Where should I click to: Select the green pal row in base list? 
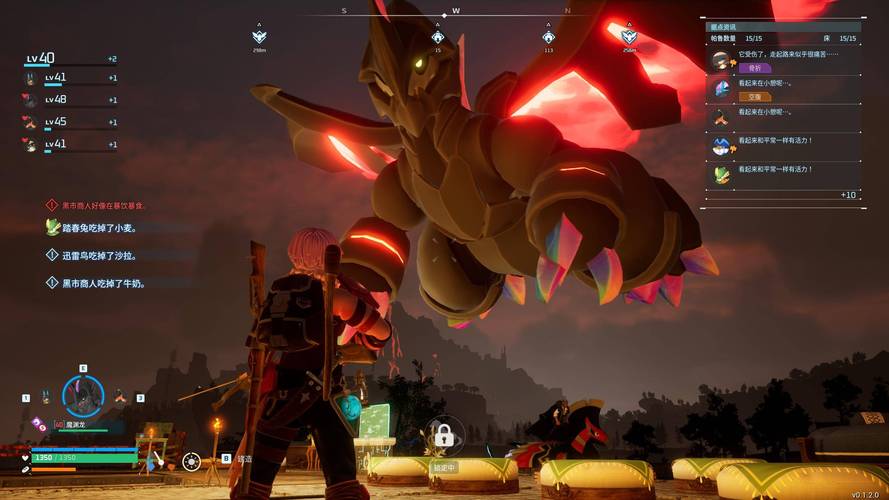click(x=780, y=174)
